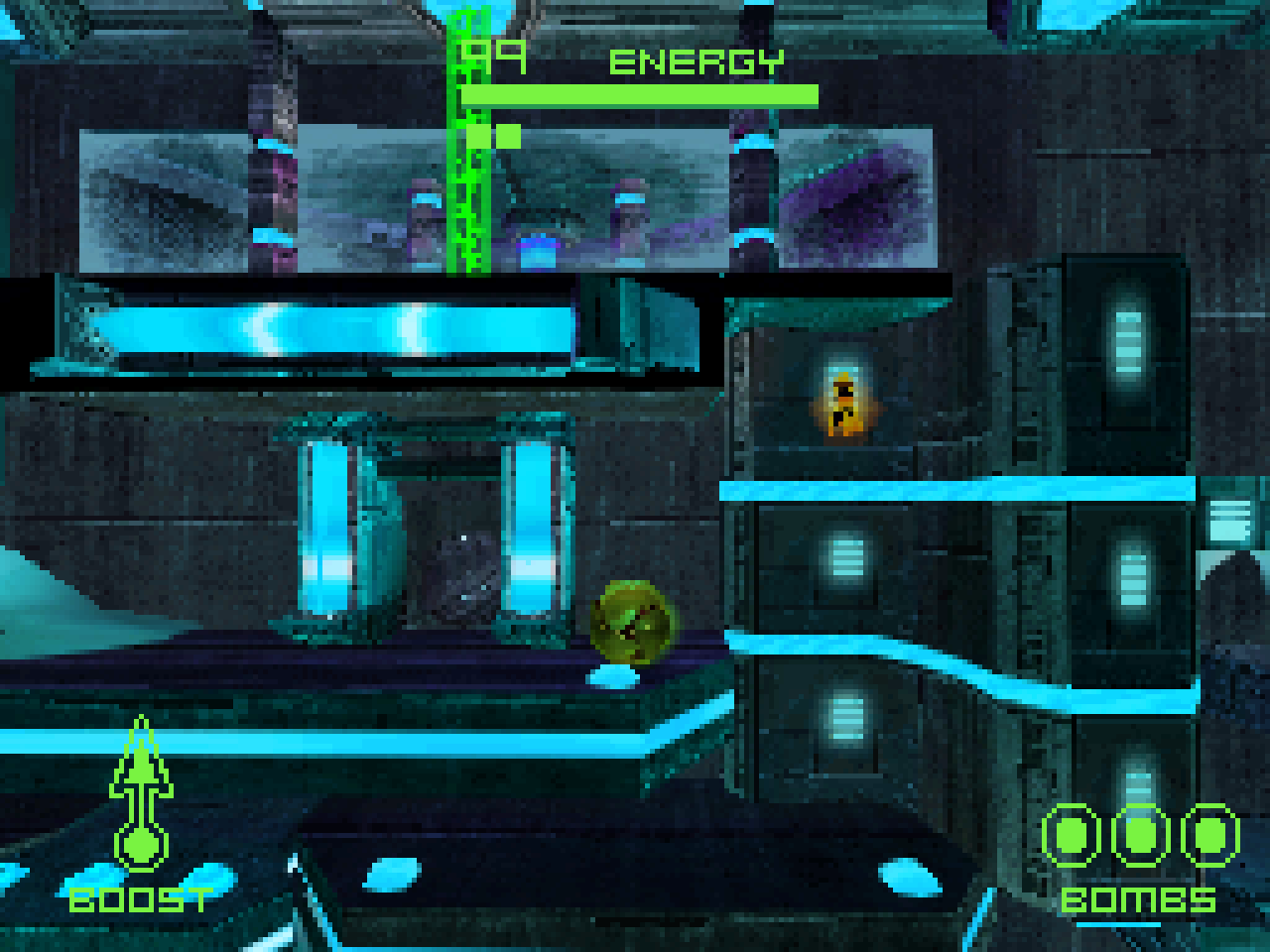Select the first bomb icon
Screen dimensions: 1270x952
click(1073, 836)
